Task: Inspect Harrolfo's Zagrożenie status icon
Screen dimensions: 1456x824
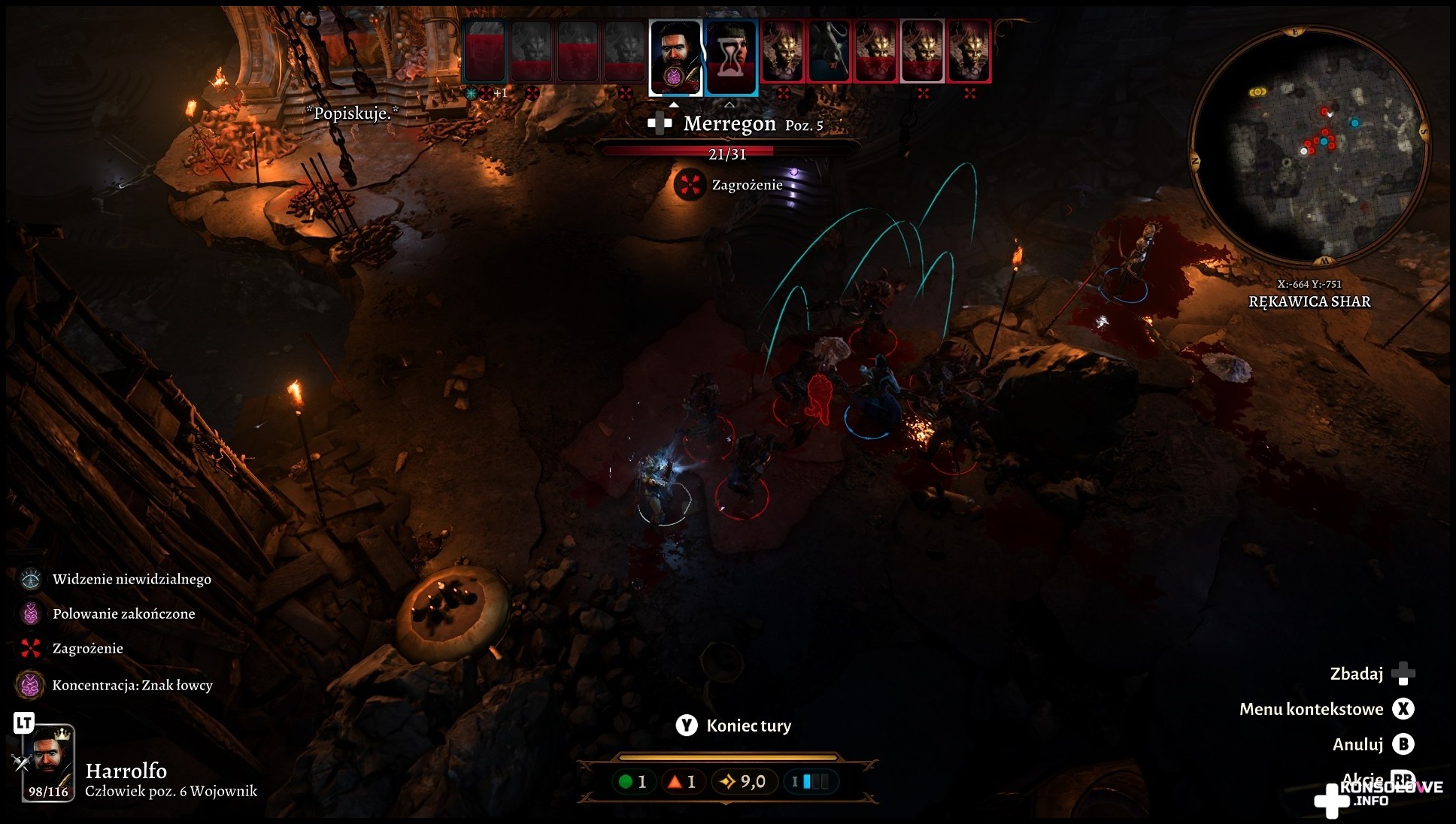Action: click(x=31, y=648)
